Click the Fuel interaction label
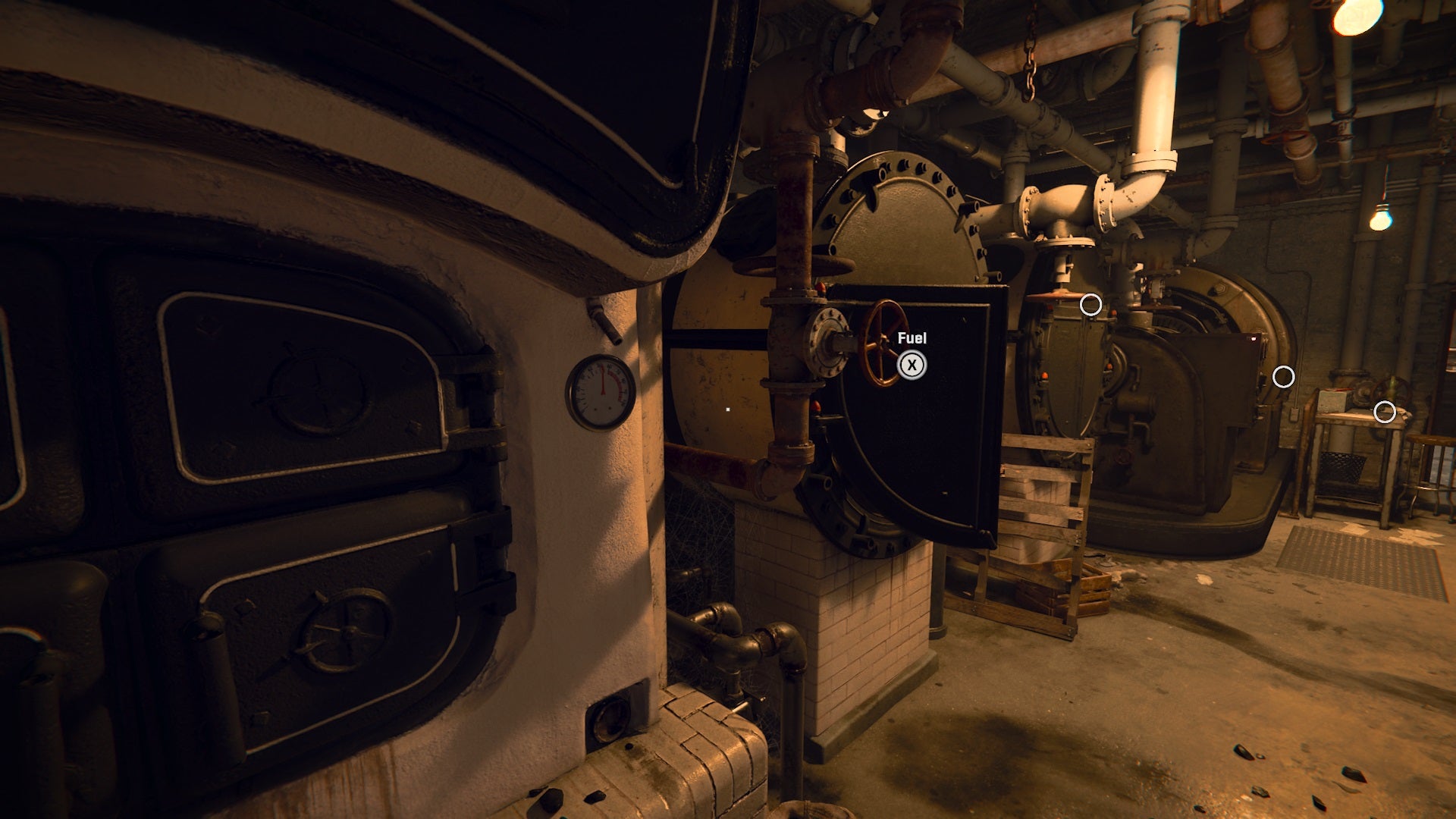1456x819 pixels. [912, 339]
